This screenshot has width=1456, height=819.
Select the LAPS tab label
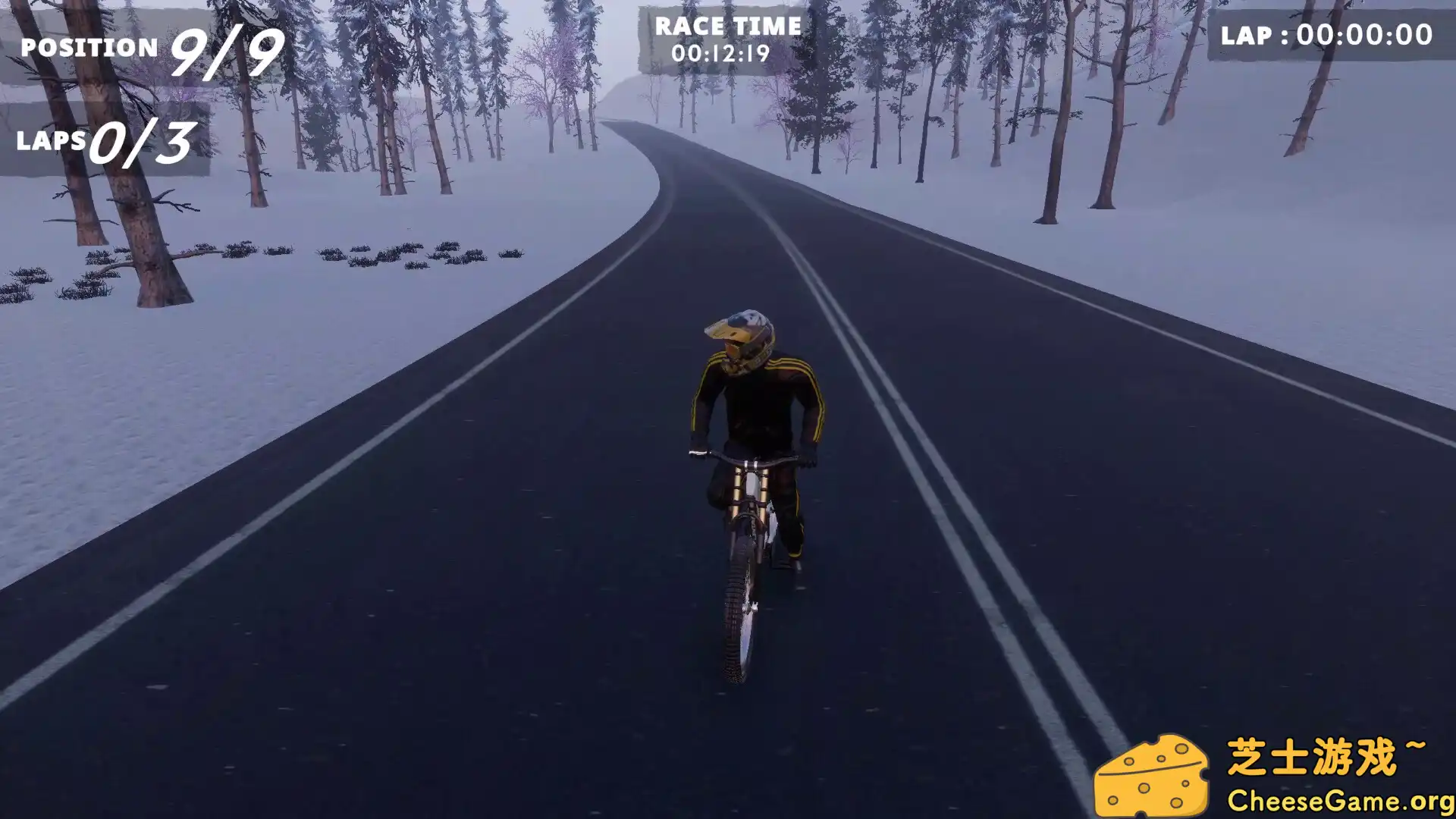(x=53, y=140)
